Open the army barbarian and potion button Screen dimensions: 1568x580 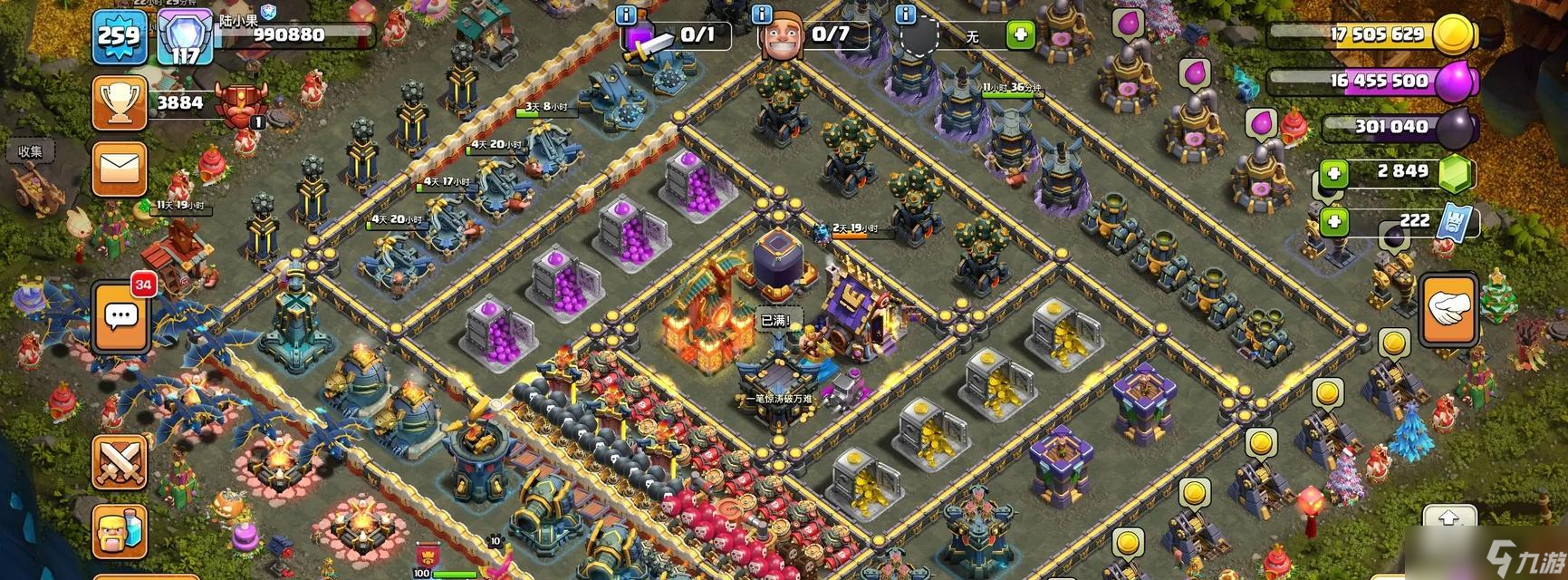(x=120, y=533)
